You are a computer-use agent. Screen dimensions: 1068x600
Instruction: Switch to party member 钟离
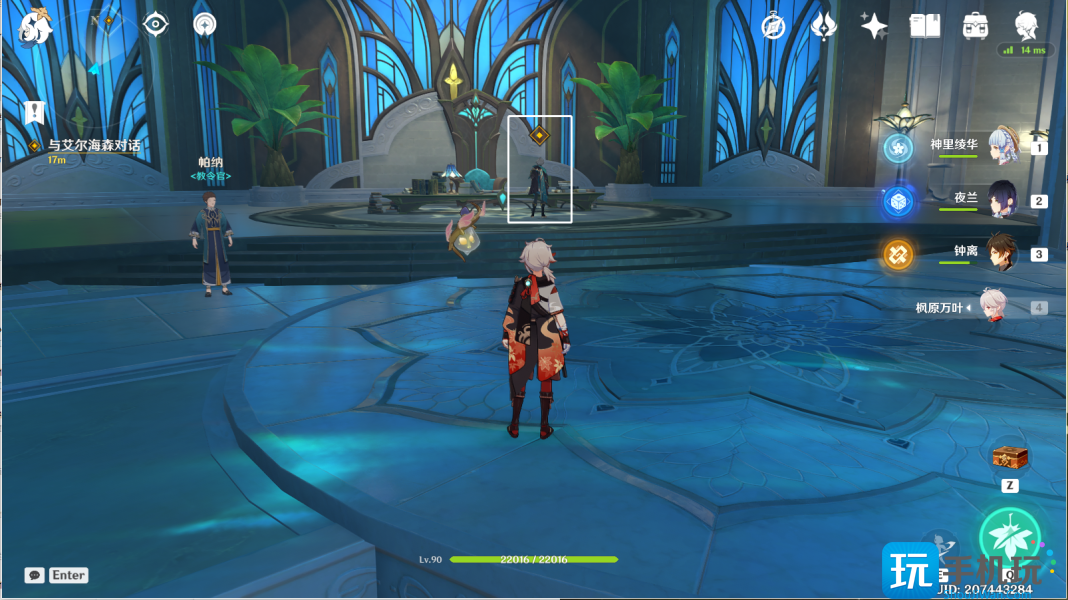[1002, 253]
